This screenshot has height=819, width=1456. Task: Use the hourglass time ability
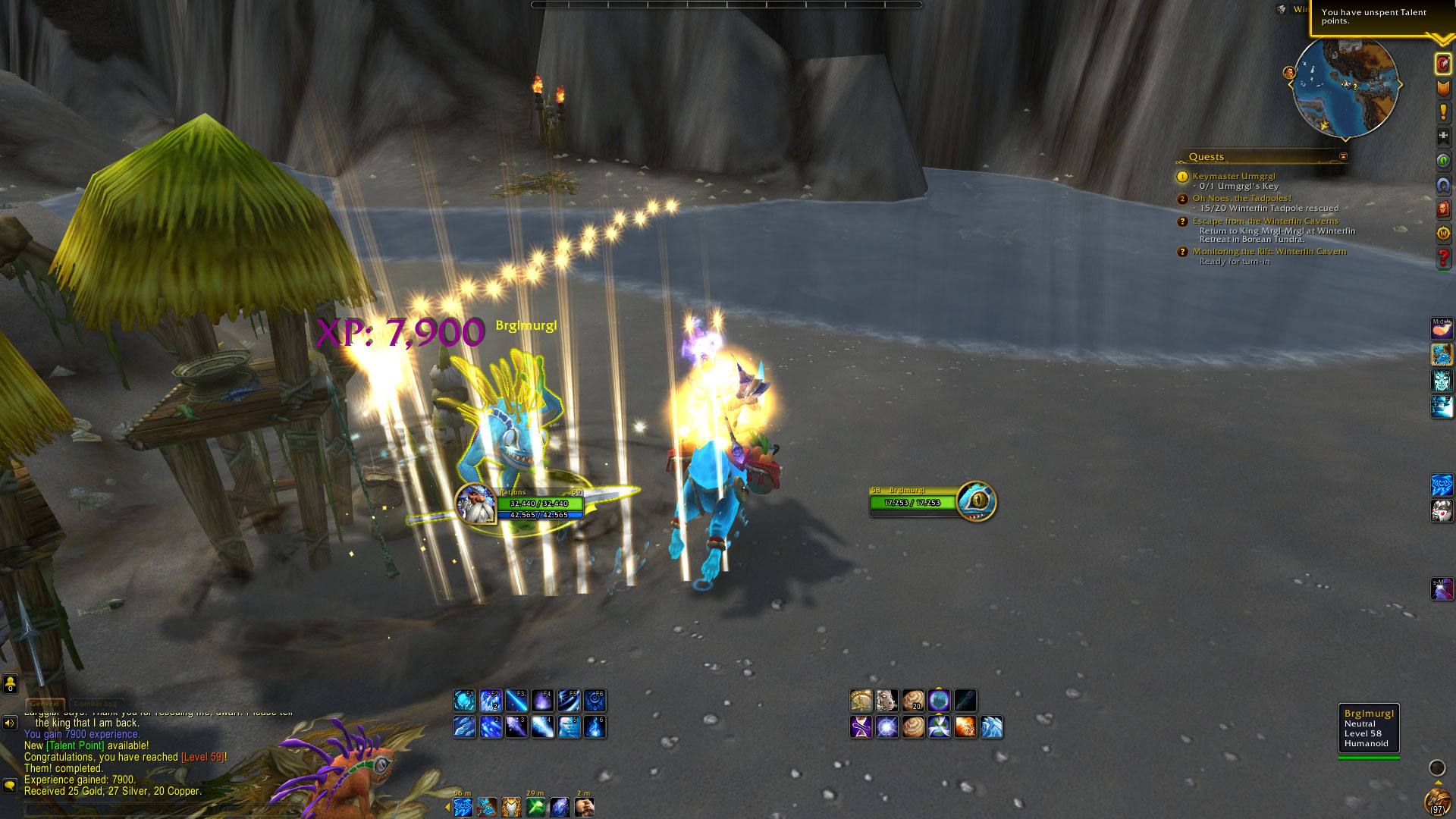pyautogui.click(x=861, y=727)
